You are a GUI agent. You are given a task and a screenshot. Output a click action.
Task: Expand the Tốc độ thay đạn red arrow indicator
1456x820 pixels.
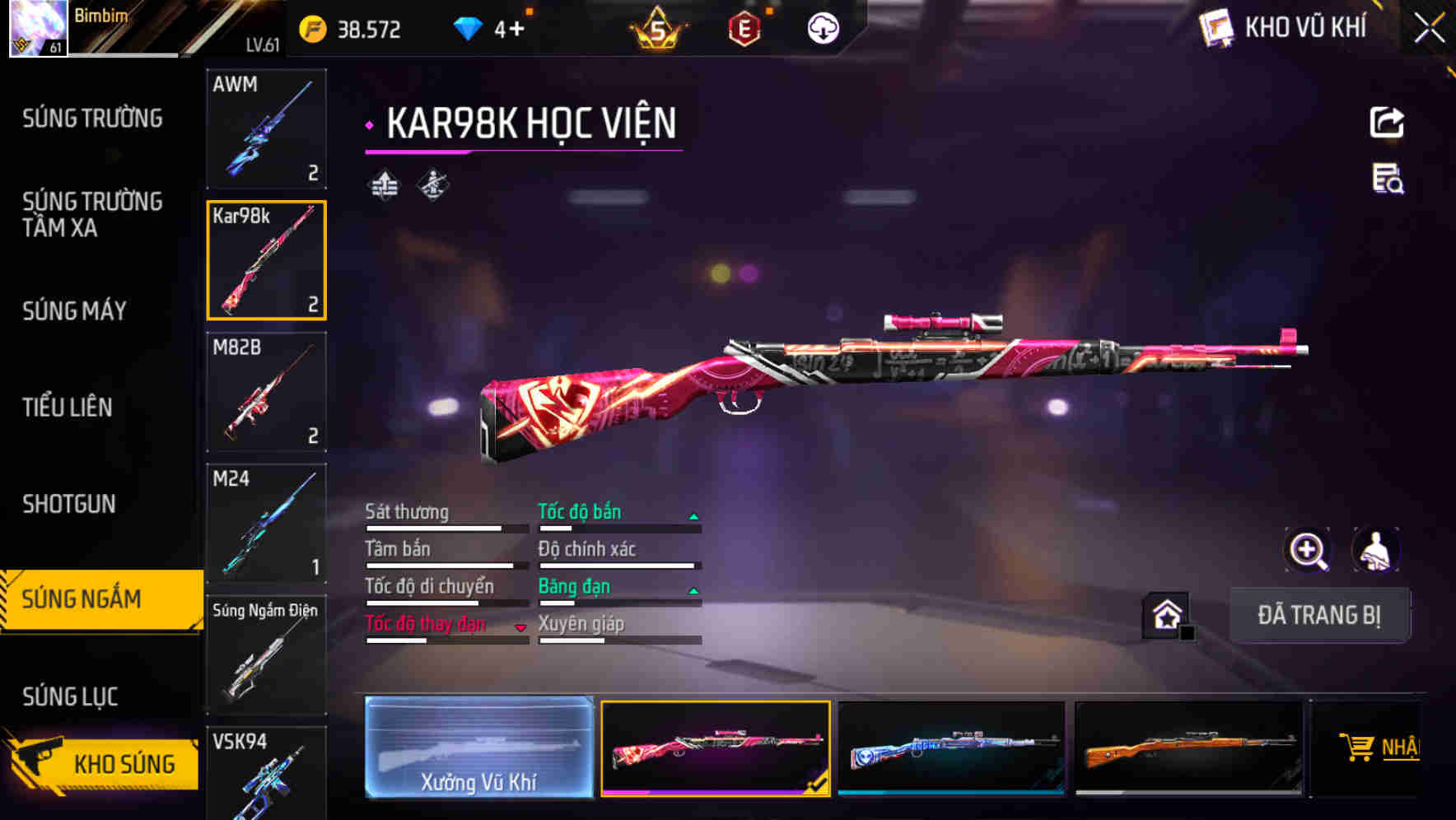pyautogui.click(x=521, y=627)
